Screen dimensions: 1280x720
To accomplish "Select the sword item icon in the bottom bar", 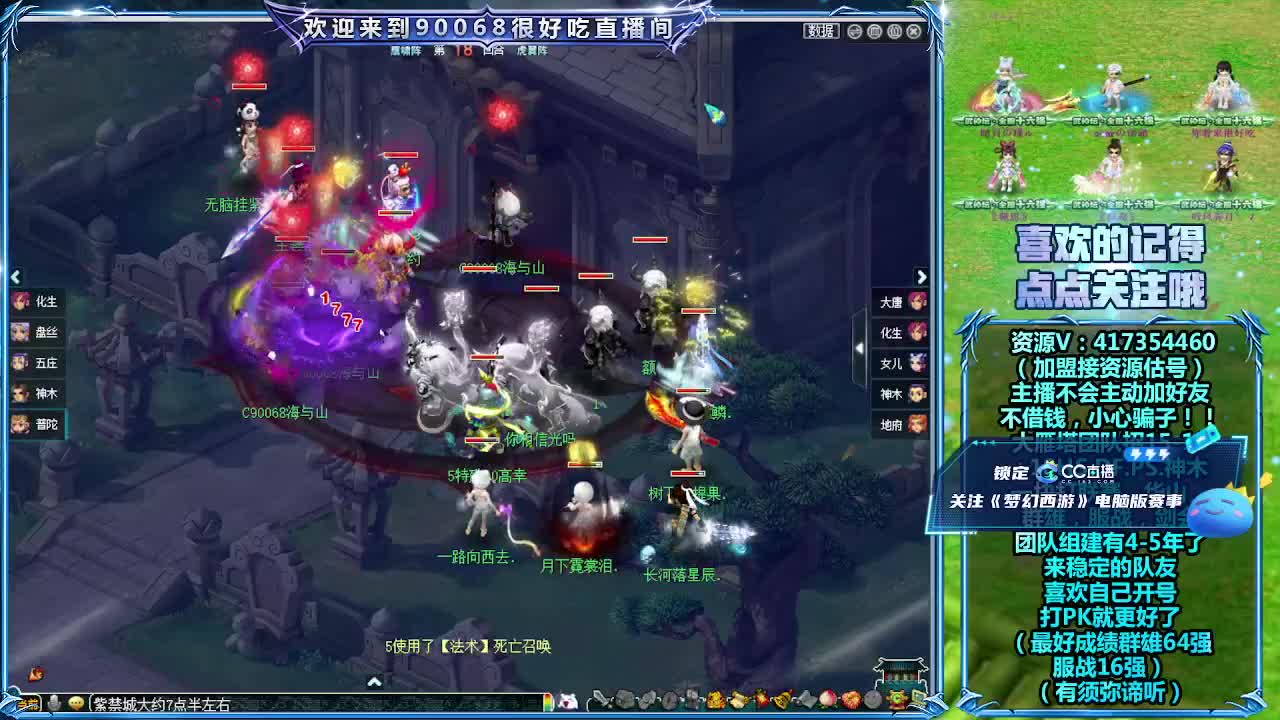I will point(598,700).
